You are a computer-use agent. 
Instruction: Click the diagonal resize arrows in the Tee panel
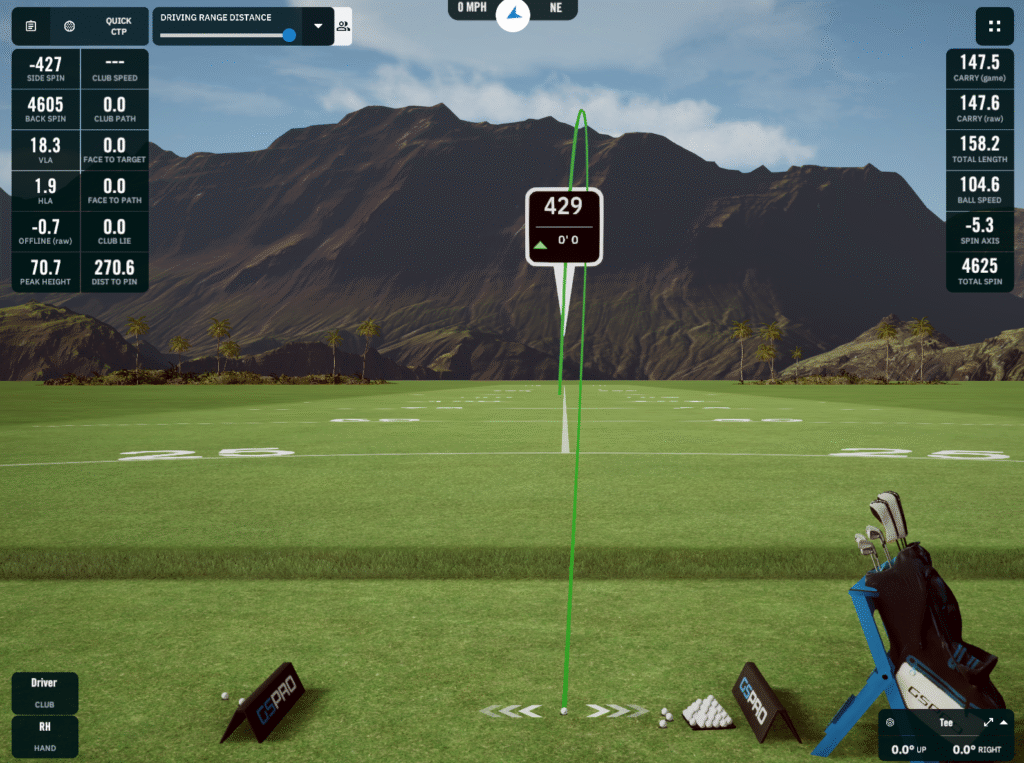point(988,721)
